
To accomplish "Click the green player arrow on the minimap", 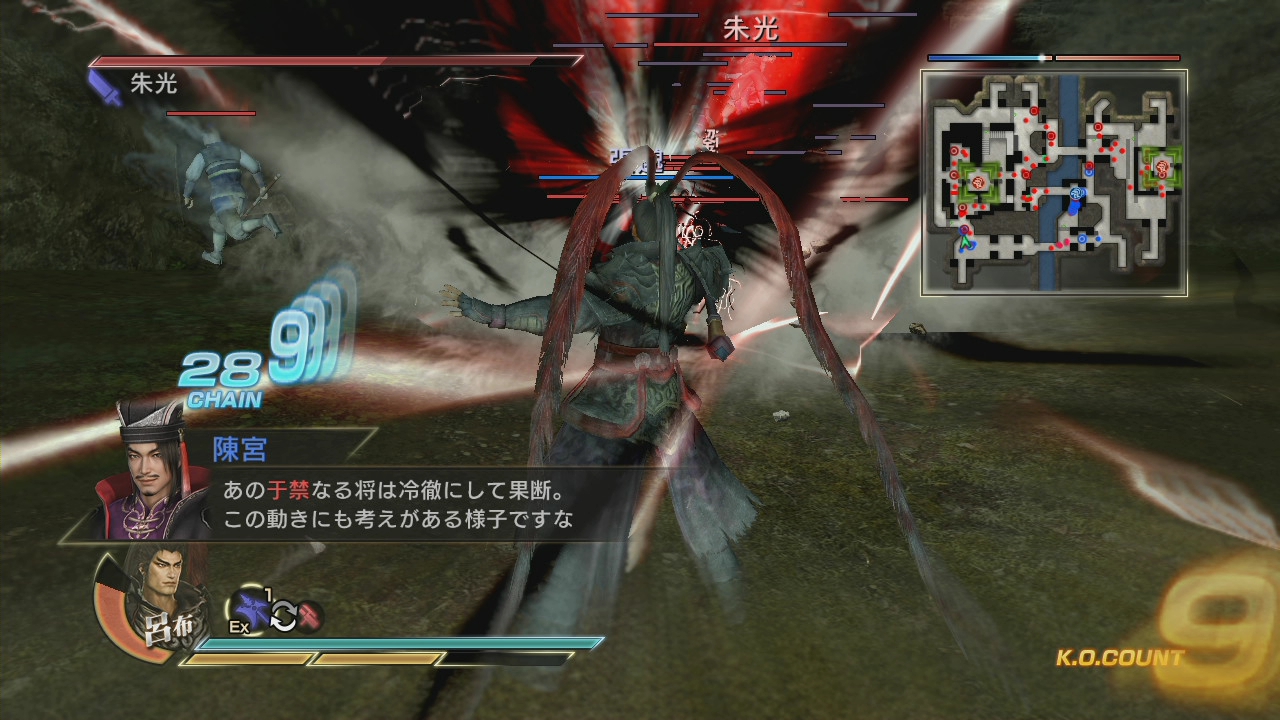I will 965,243.
